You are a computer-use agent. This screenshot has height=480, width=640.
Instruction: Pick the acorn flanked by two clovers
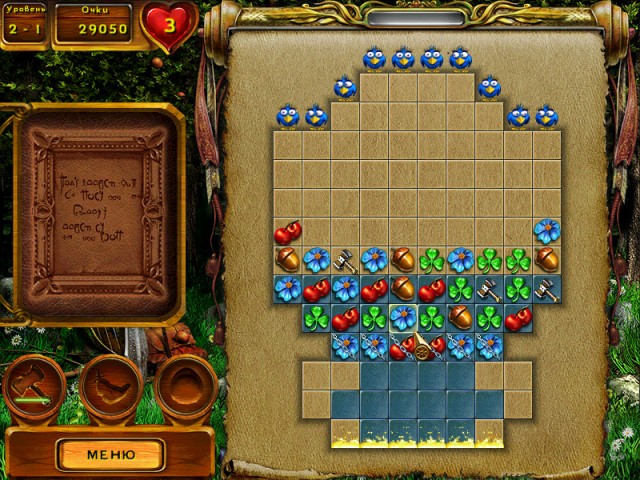[x=461, y=318]
